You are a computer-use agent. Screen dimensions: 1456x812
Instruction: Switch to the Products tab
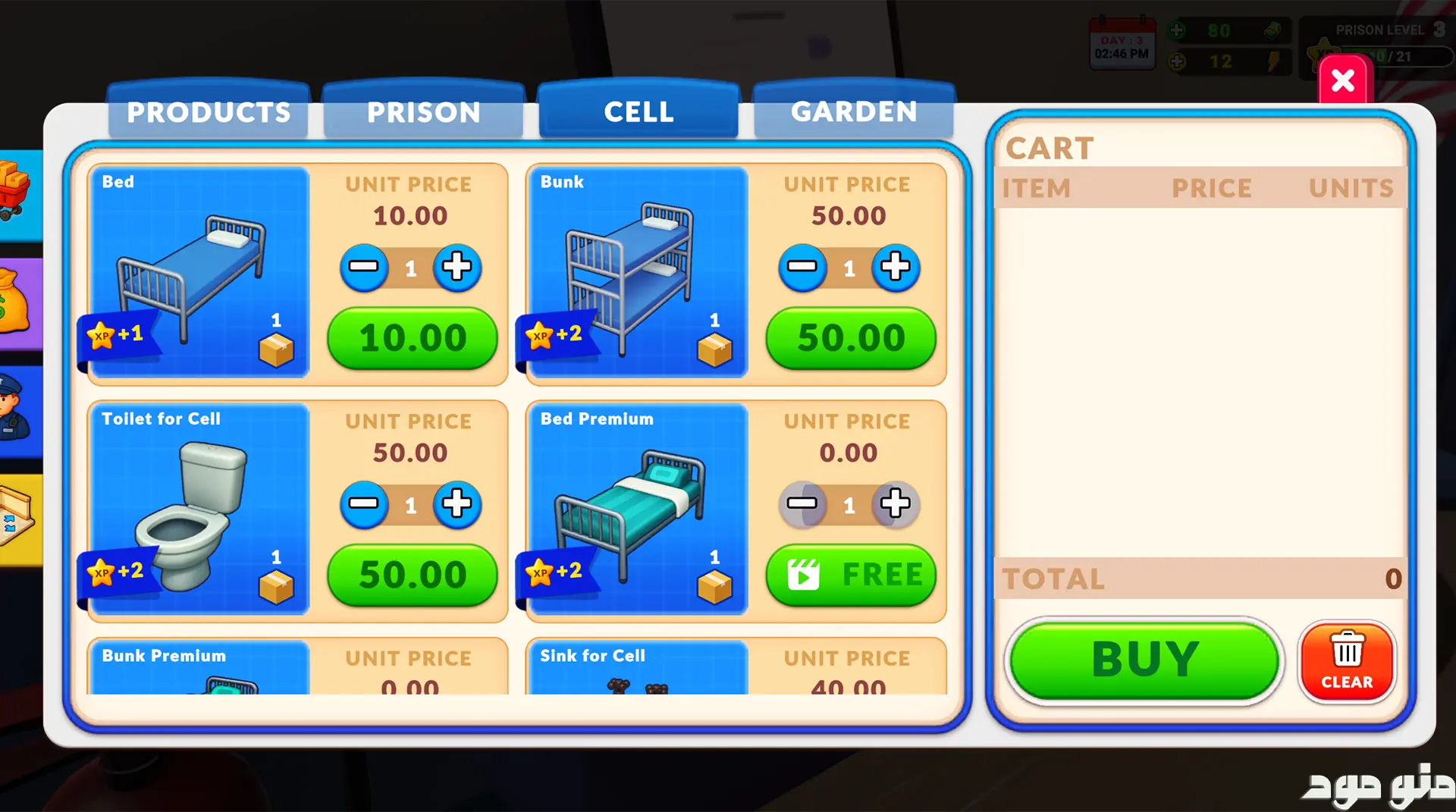(x=209, y=112)
